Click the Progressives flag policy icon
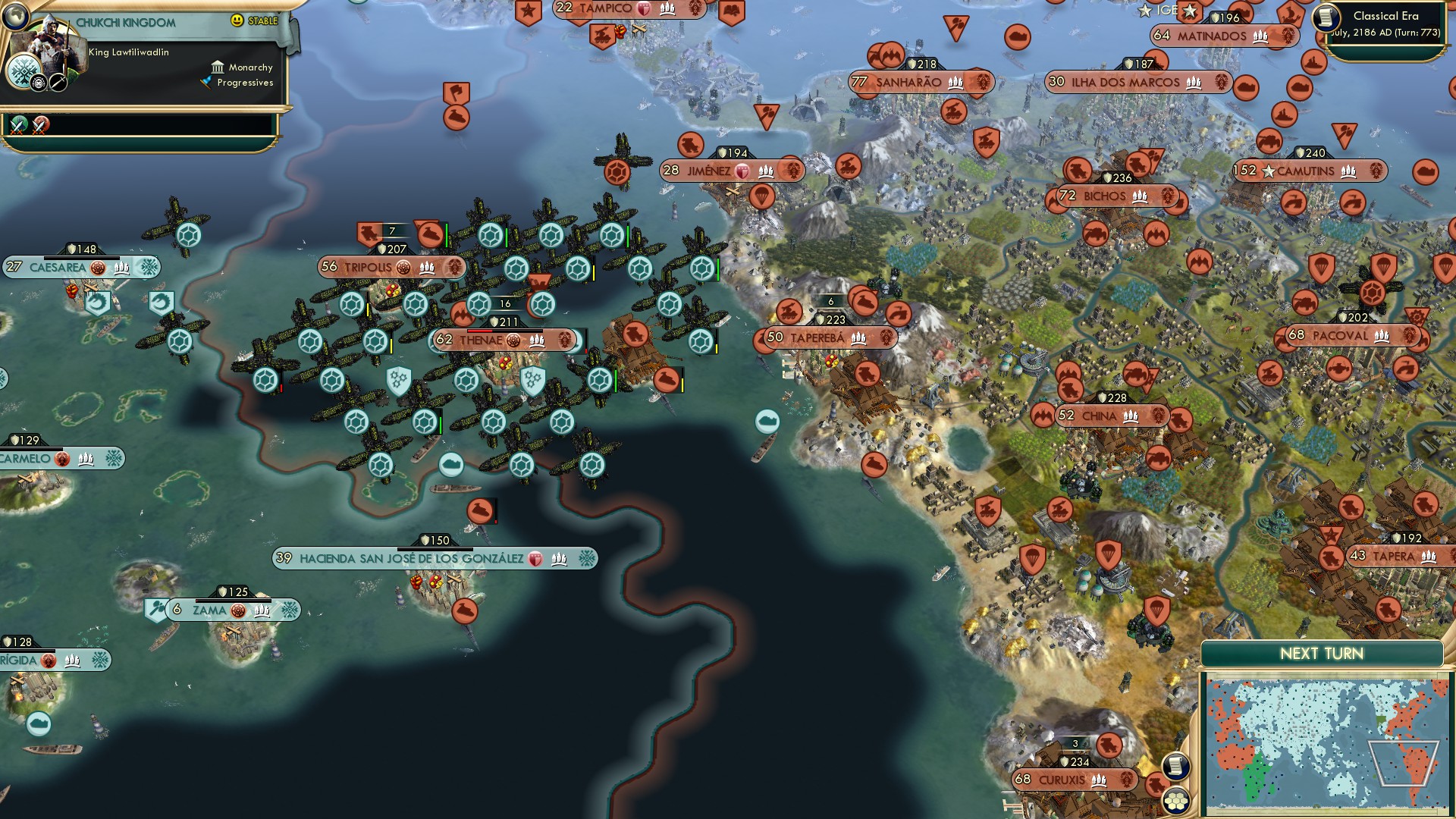 [x=208, y=84]
